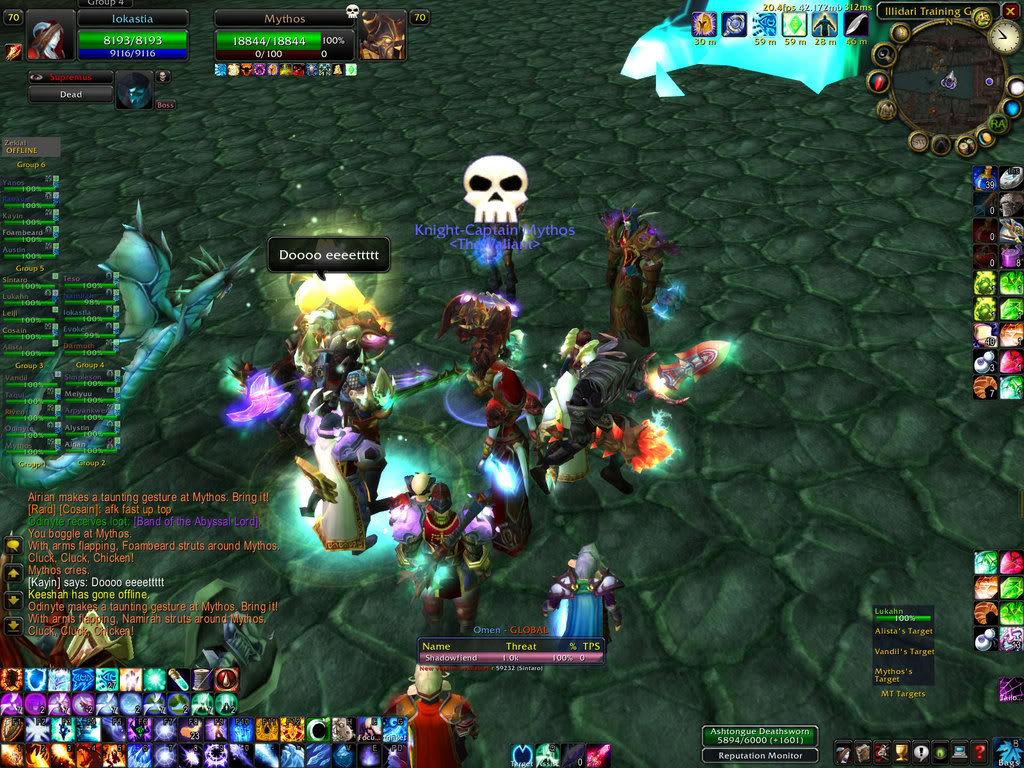The height and width of the screenshot is (768, 1024).
Task: Open the Bags button
Action: 1007,752
